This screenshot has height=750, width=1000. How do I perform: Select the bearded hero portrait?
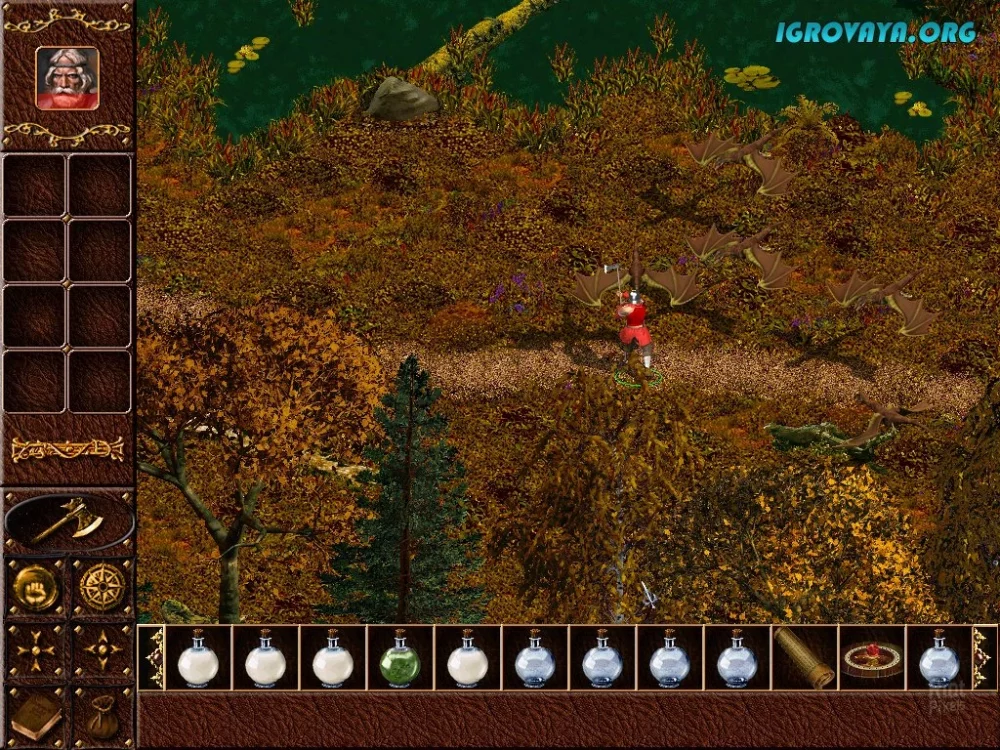67,77
